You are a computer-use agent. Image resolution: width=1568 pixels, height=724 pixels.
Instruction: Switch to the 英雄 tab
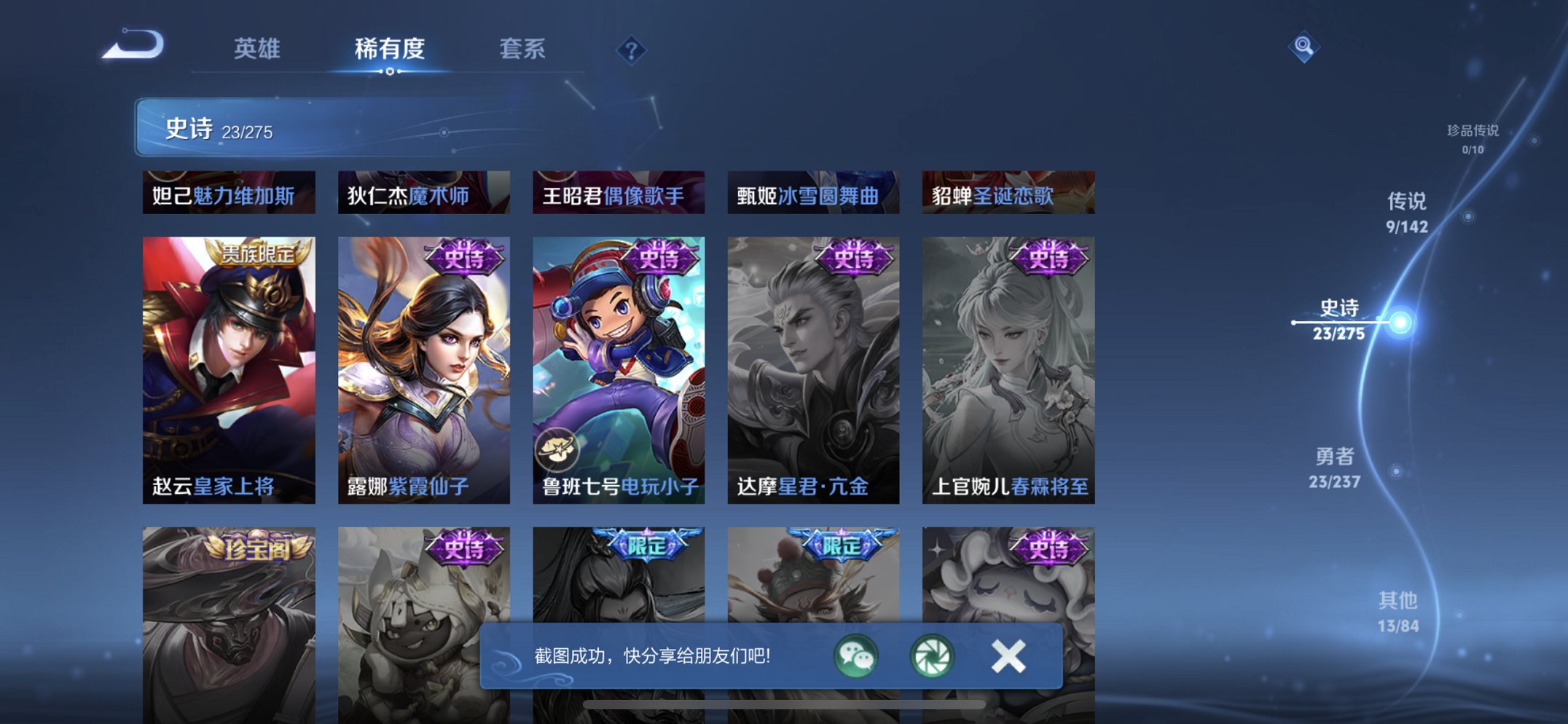(256, 49)
